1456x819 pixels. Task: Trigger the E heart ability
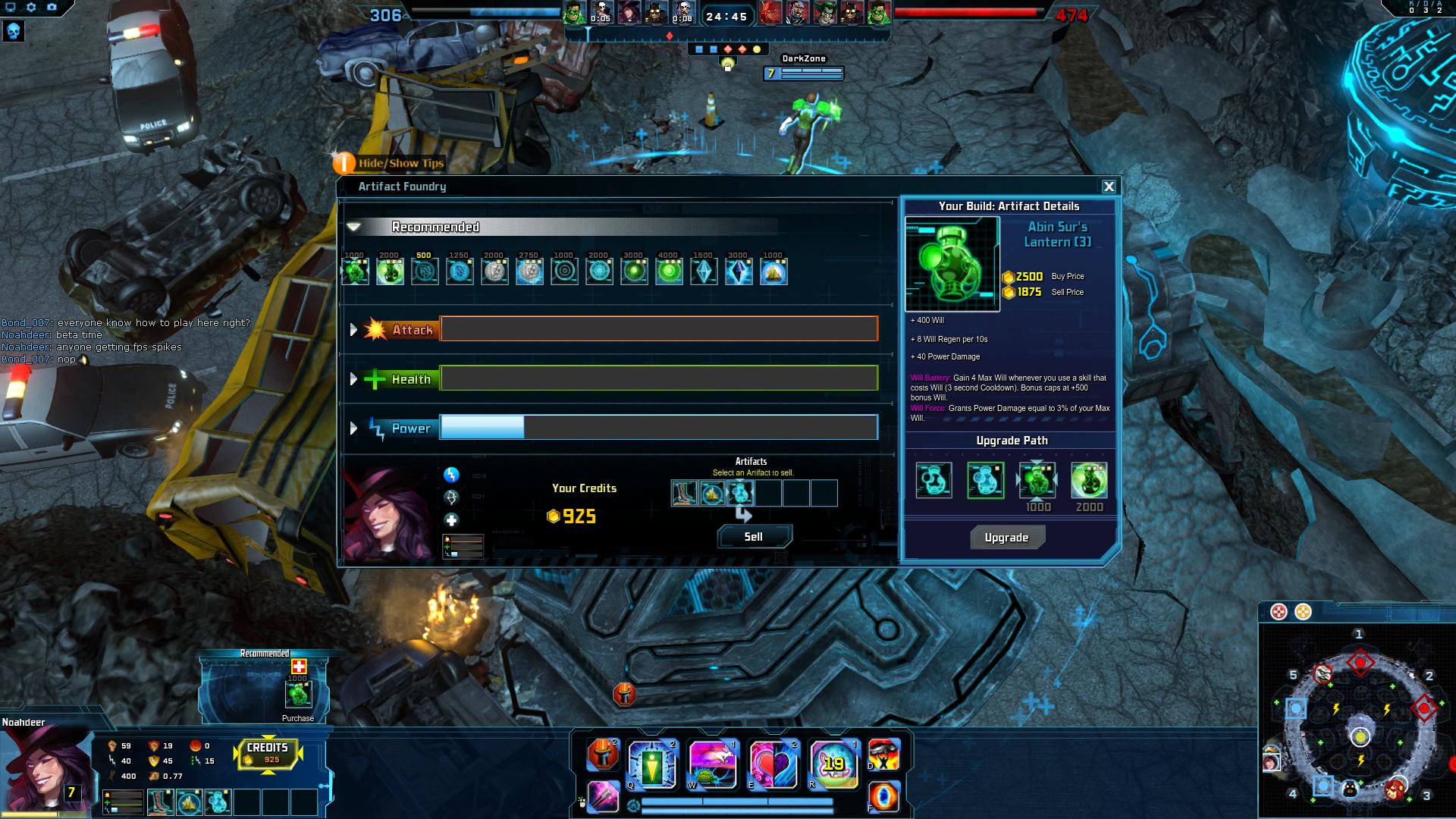click(x=773, y=764)
